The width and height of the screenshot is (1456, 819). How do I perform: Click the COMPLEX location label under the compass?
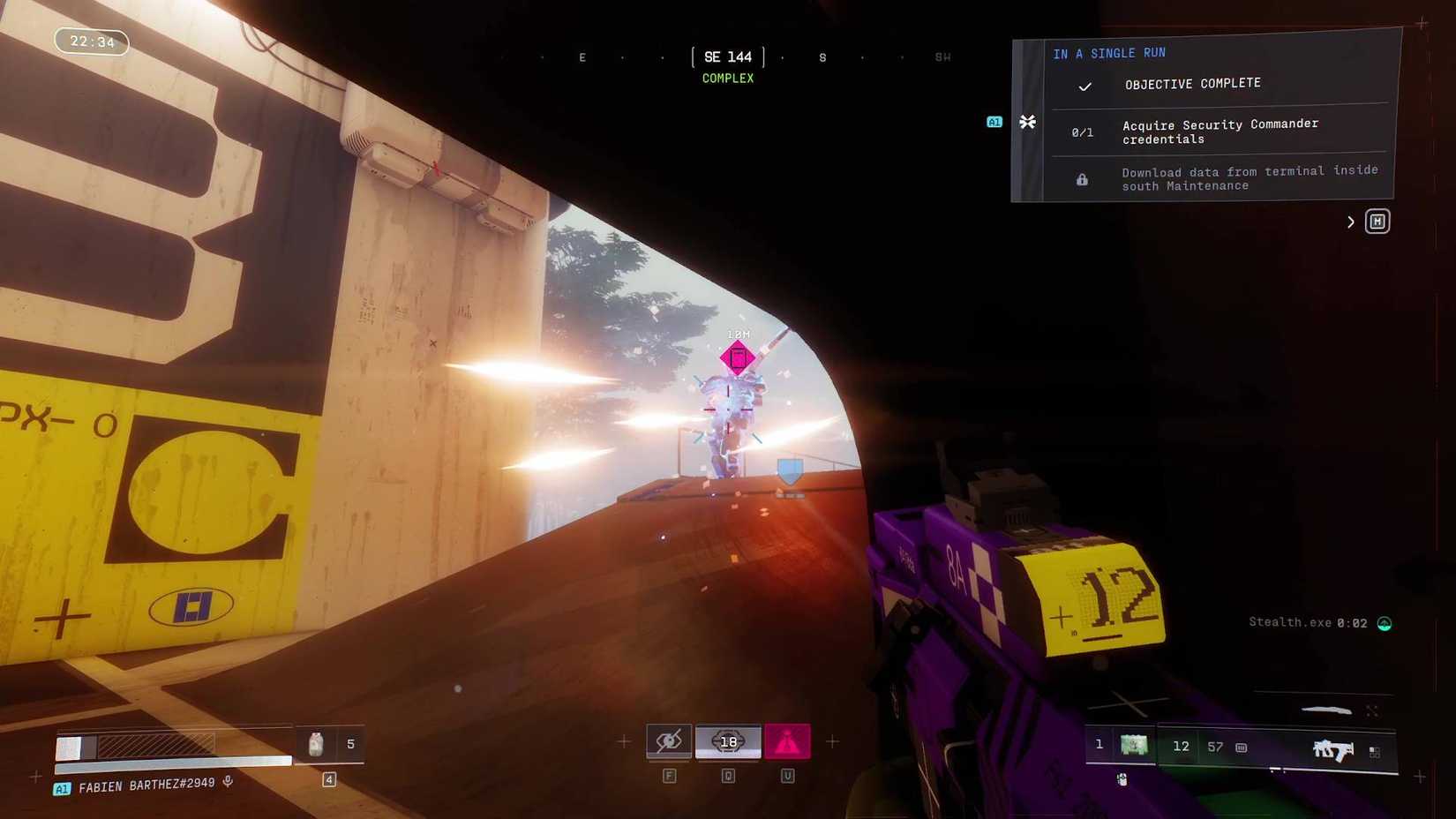coord(727,78)
